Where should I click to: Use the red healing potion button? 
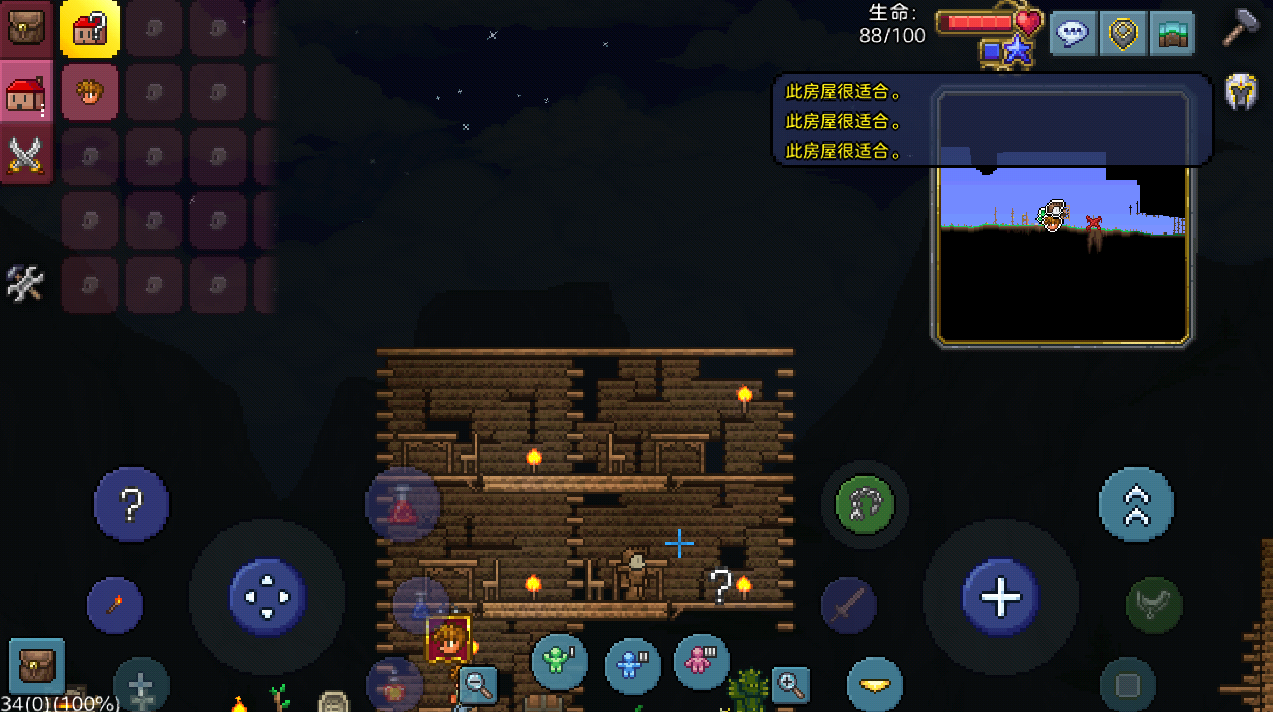[403, 505]
